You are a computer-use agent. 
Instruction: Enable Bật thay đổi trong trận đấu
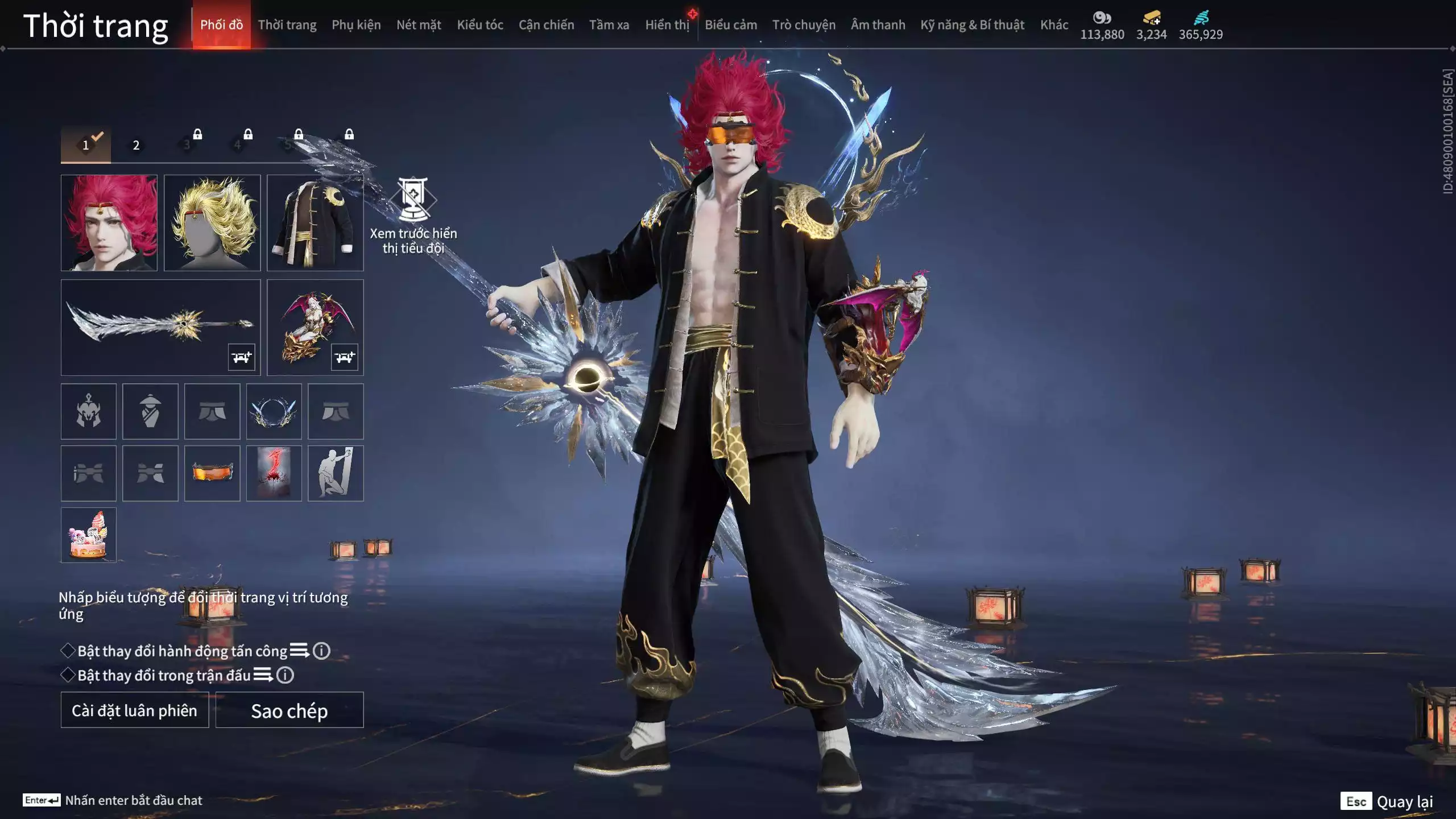68,675
